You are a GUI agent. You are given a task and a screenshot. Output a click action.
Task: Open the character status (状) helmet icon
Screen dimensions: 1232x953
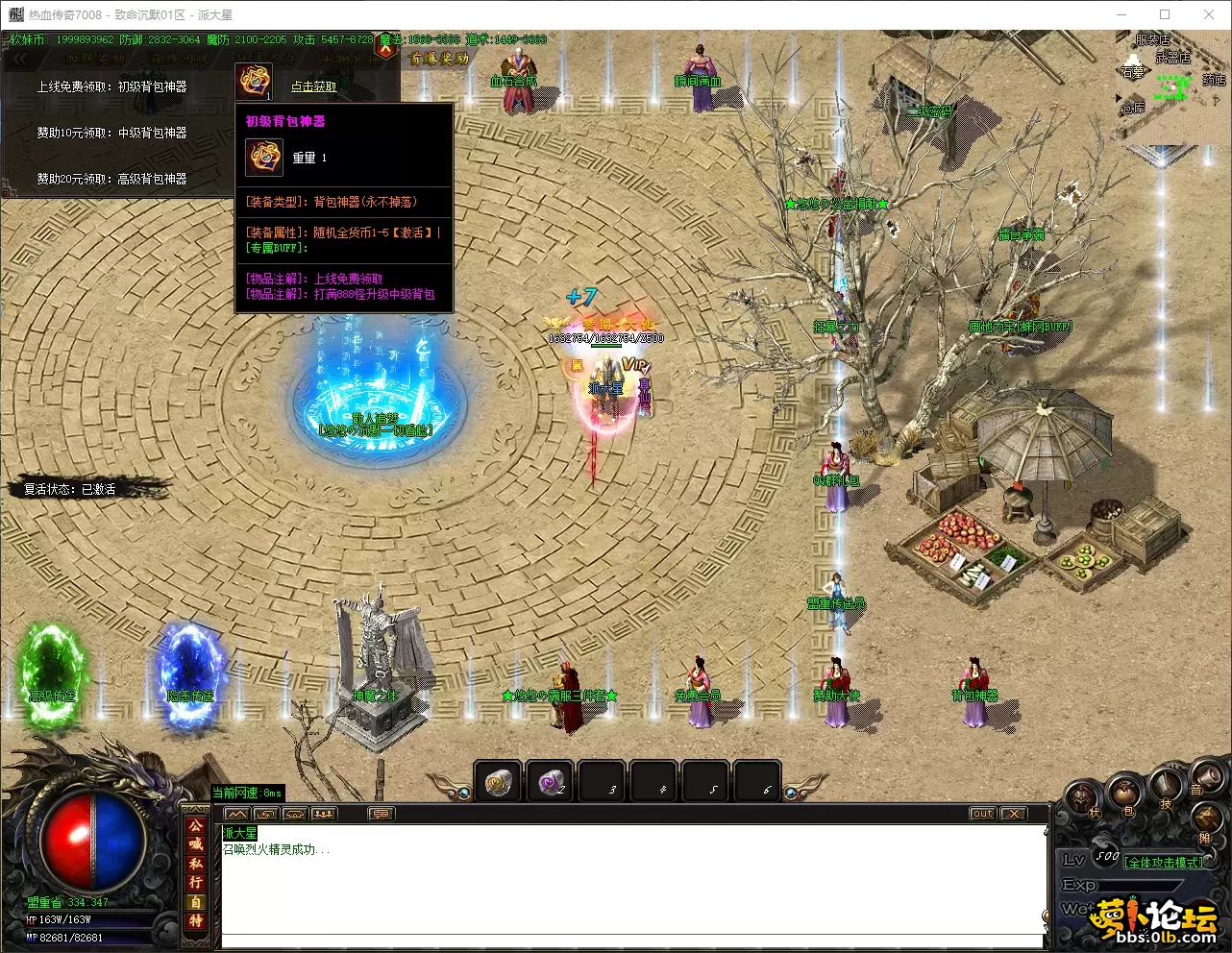pyautogui.click(x=1083, y=798)
